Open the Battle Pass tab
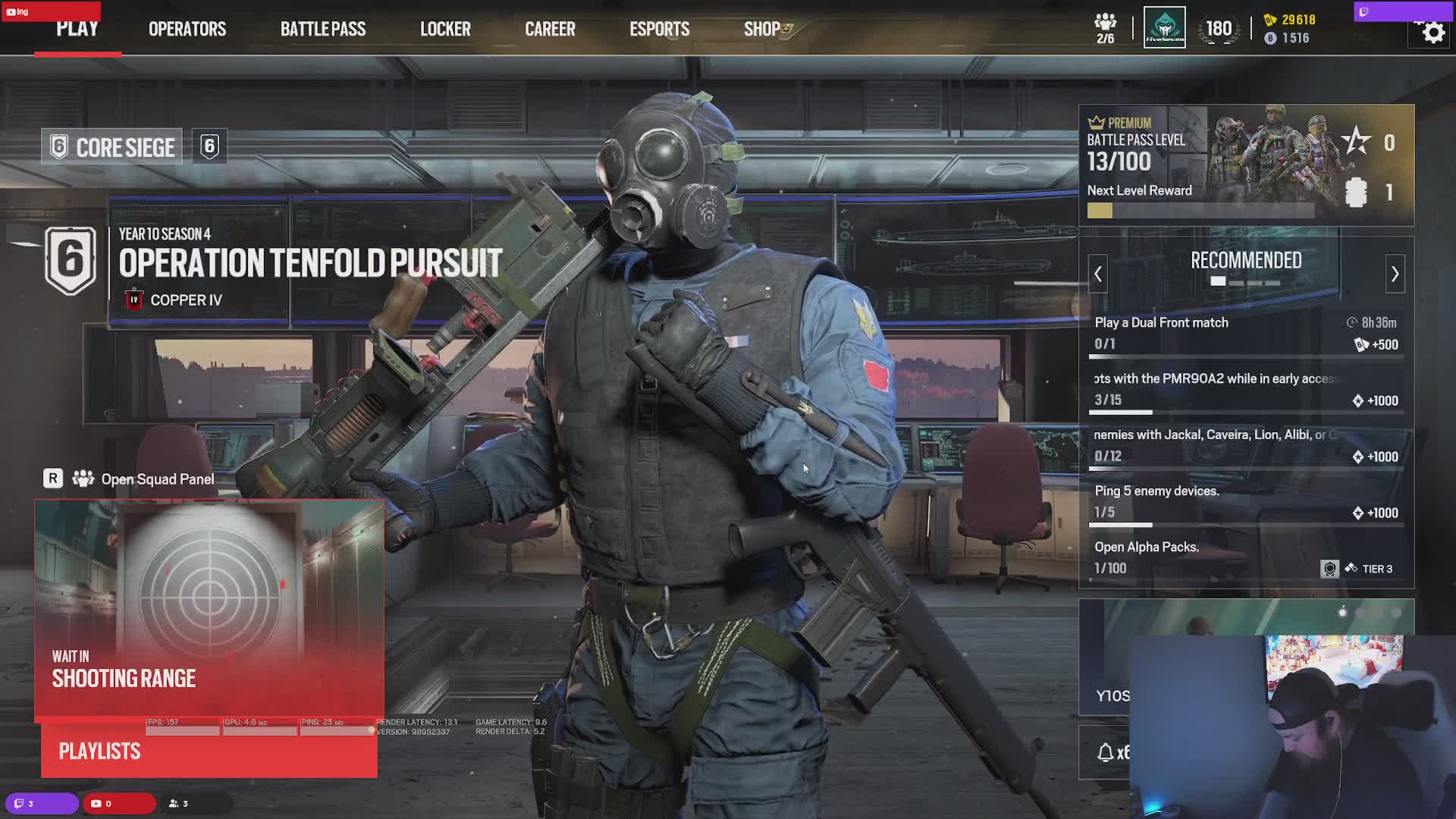Image resolution: width=1456 pixels, height=819 pixels. tap(323, 29)
